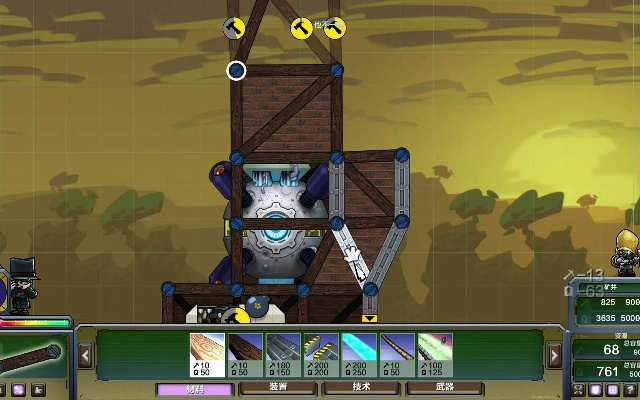Open the 武器 weapons tab
Viewport: 640px width, 400px height.
pos(444,388)
